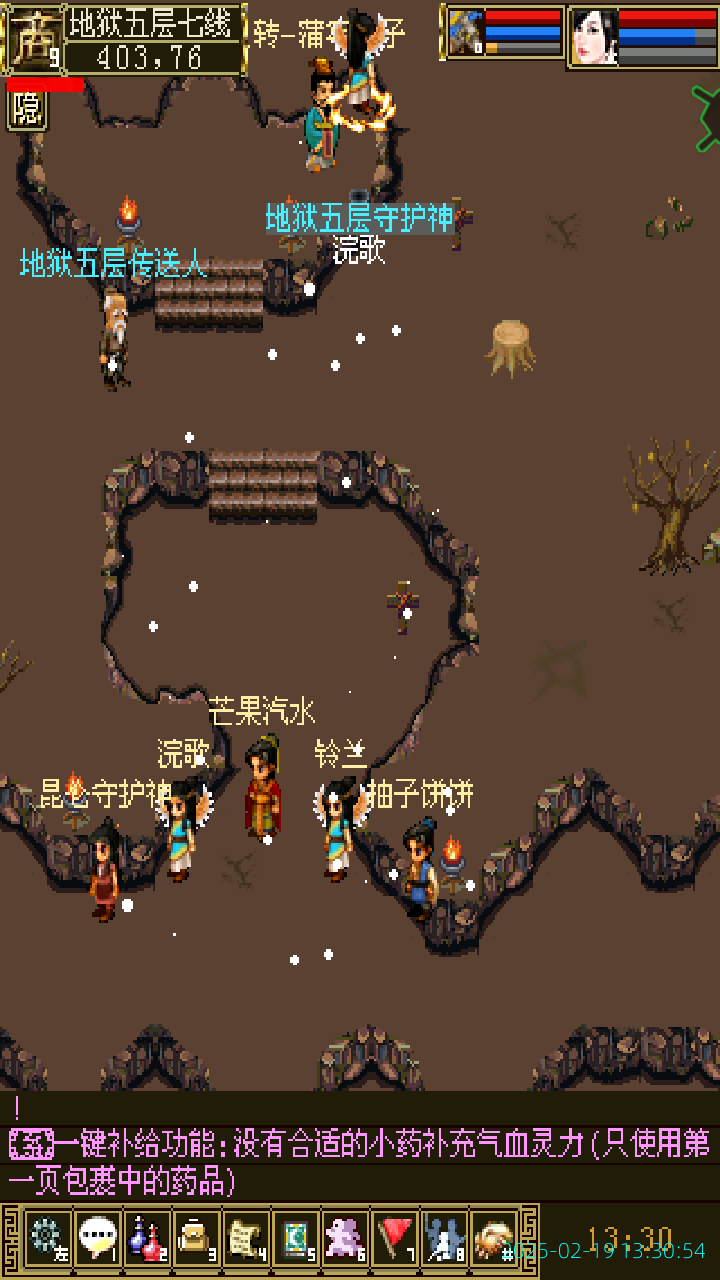Open the two-figures team icon
This screenshot has height=1280, width=720.
444,1240
